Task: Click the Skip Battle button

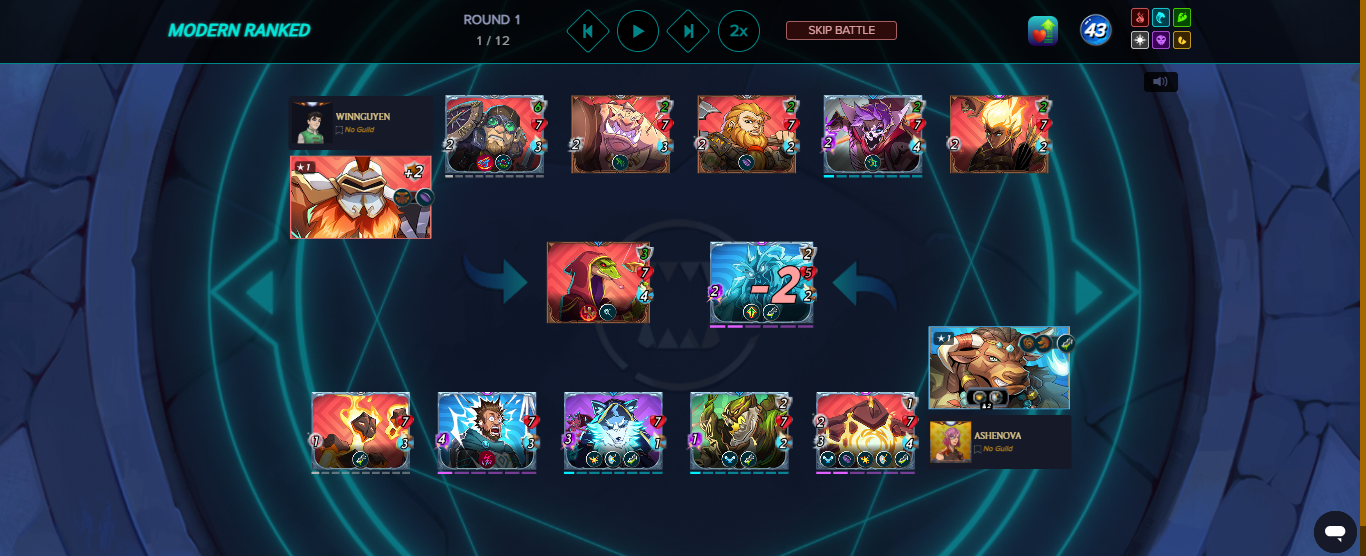Action: (841, 31)
